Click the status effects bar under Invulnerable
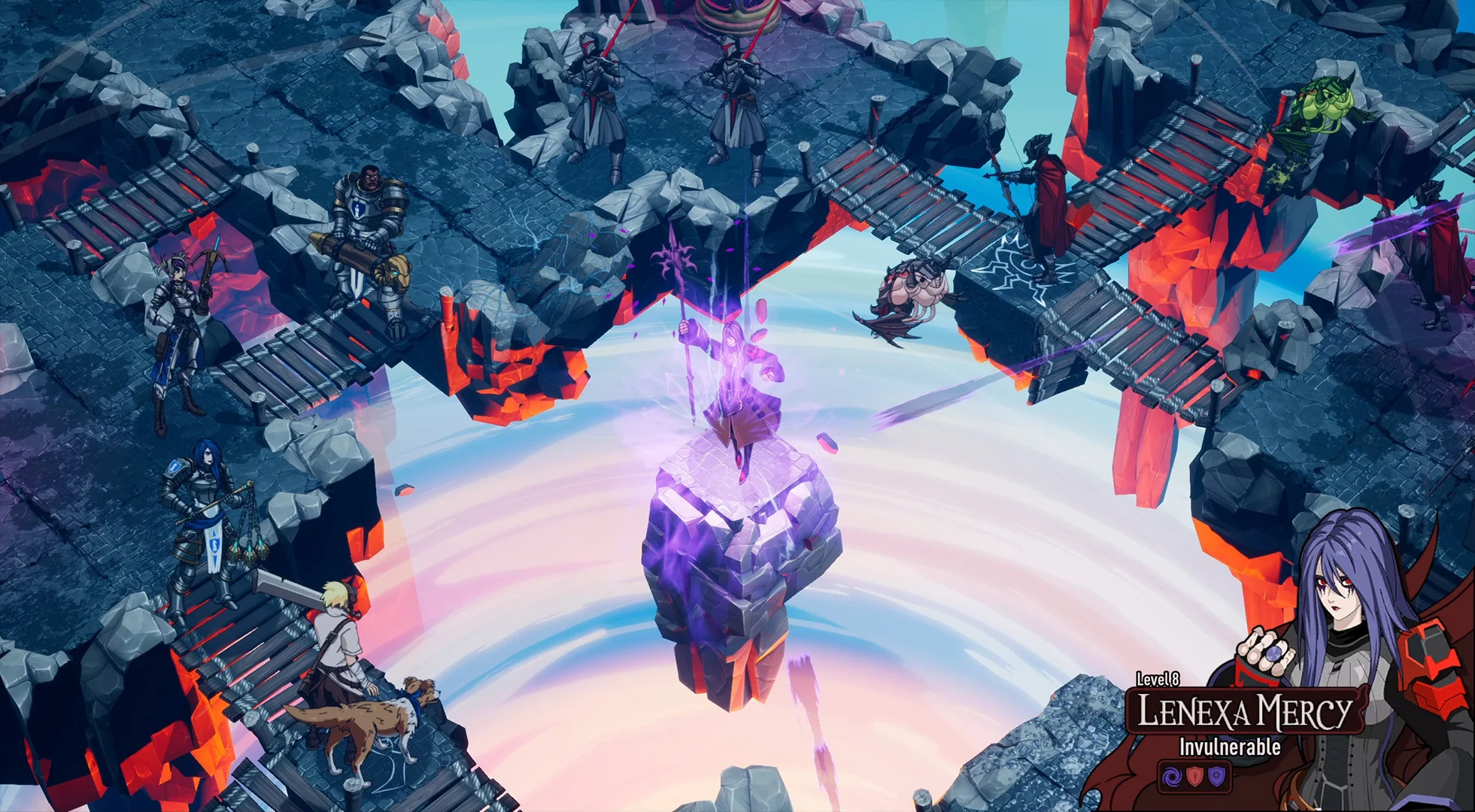This screenshot has height=812, width=1475. (x=1194, y=777)
